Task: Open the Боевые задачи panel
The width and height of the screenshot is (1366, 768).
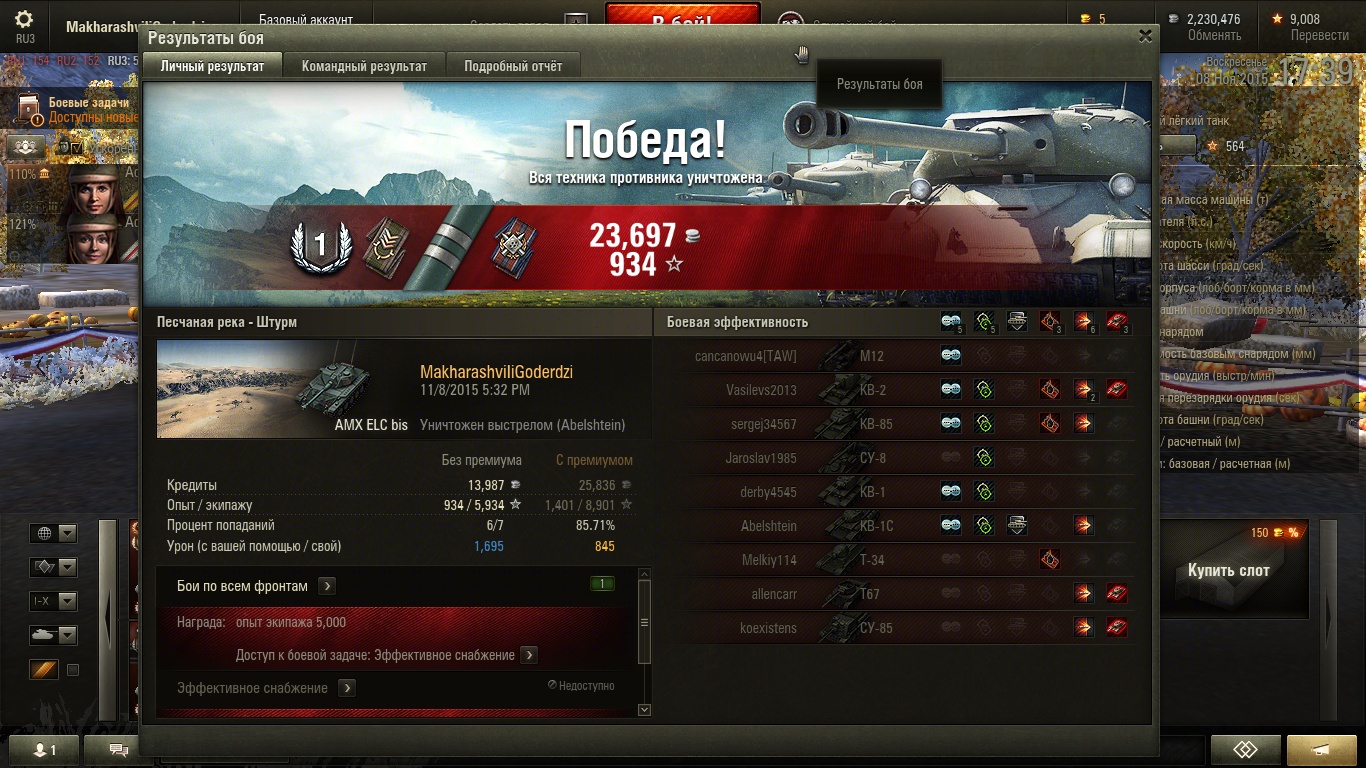Action: tap(88, 104)
